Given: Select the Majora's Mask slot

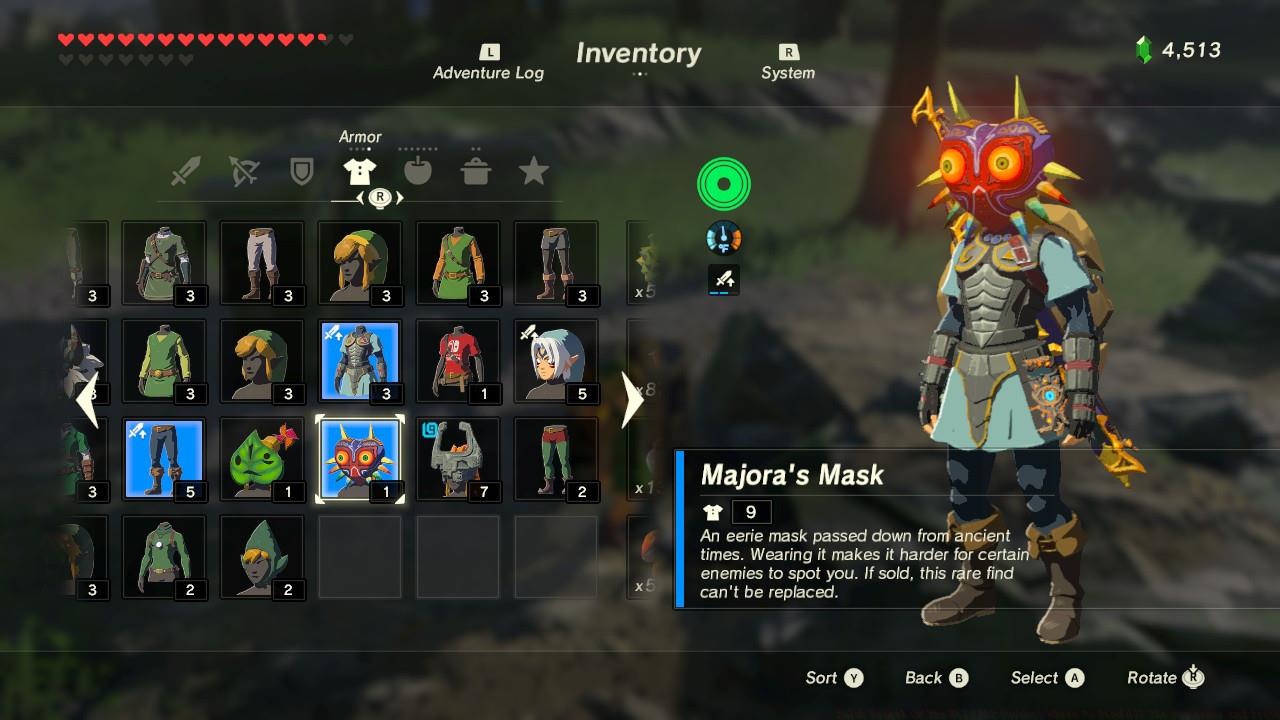Looking at the screenshot, I should [x=360, y=459].
